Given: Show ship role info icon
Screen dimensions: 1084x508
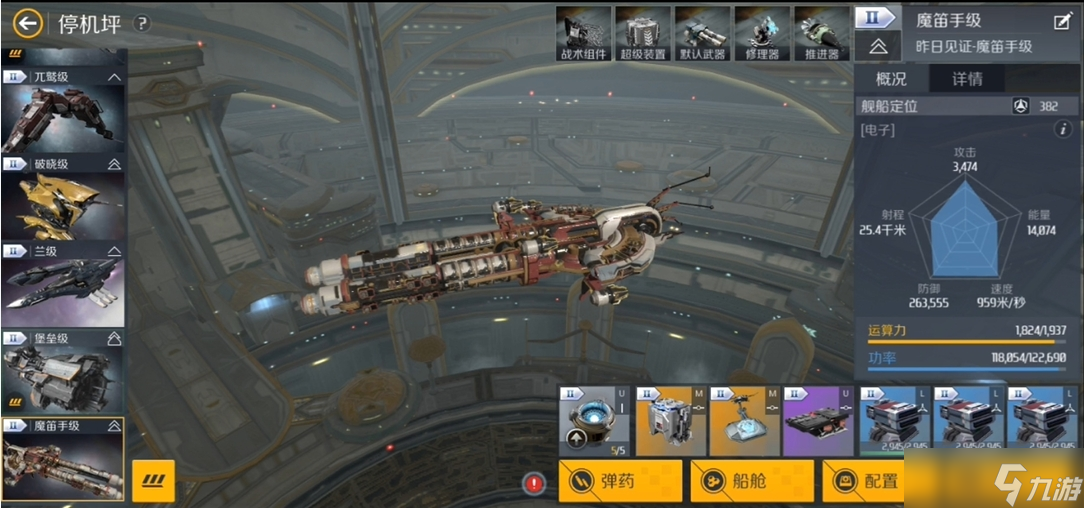Looking at the screenshot, I should 1063,129.
